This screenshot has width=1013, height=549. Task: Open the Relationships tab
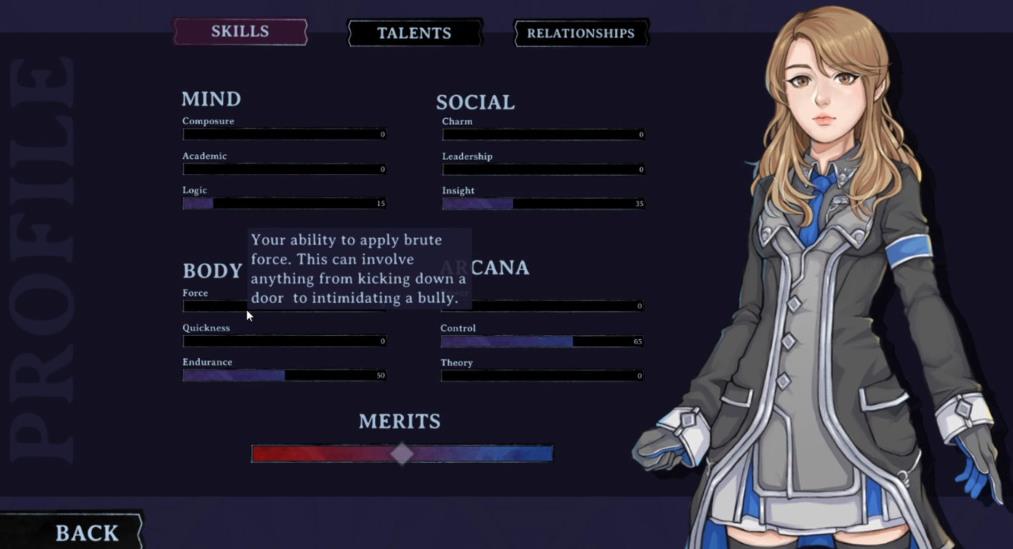tap(580, 33)
